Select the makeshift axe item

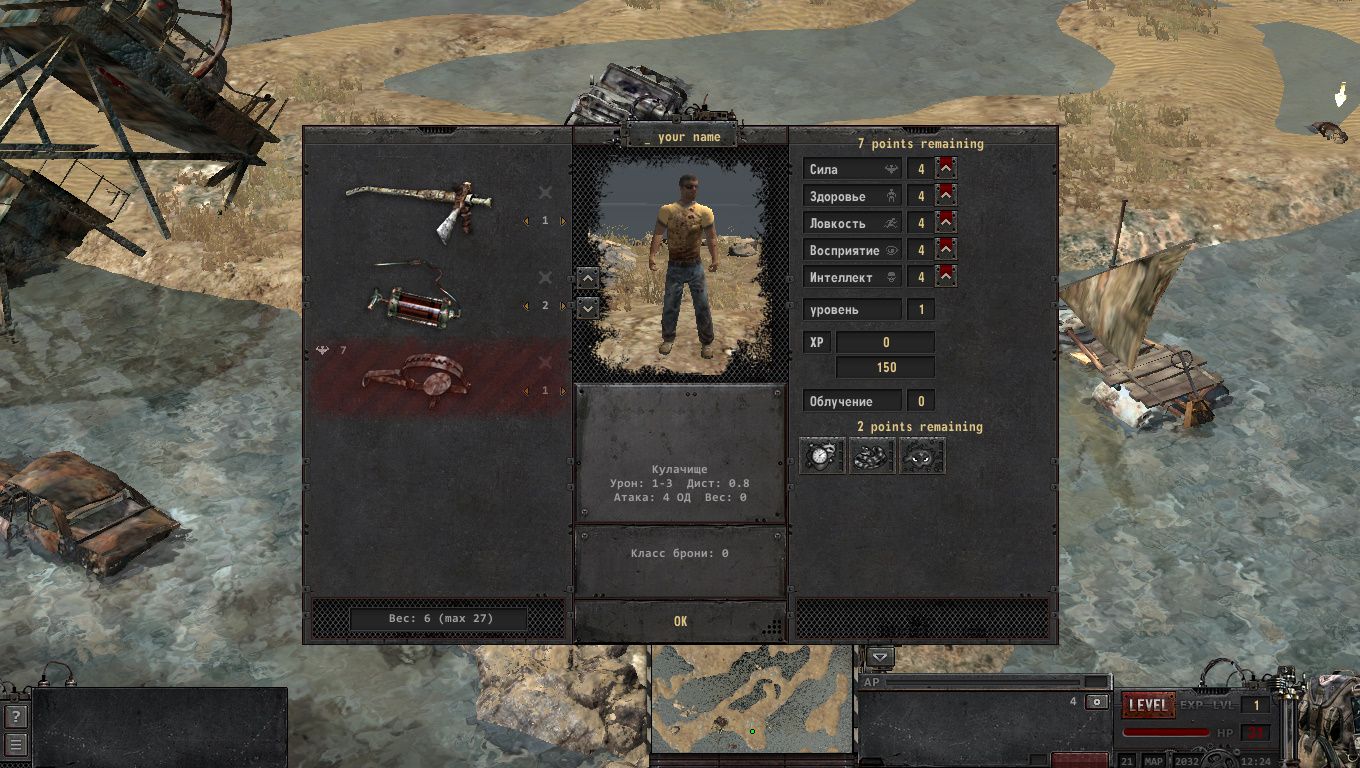click(x=420, y=206)
